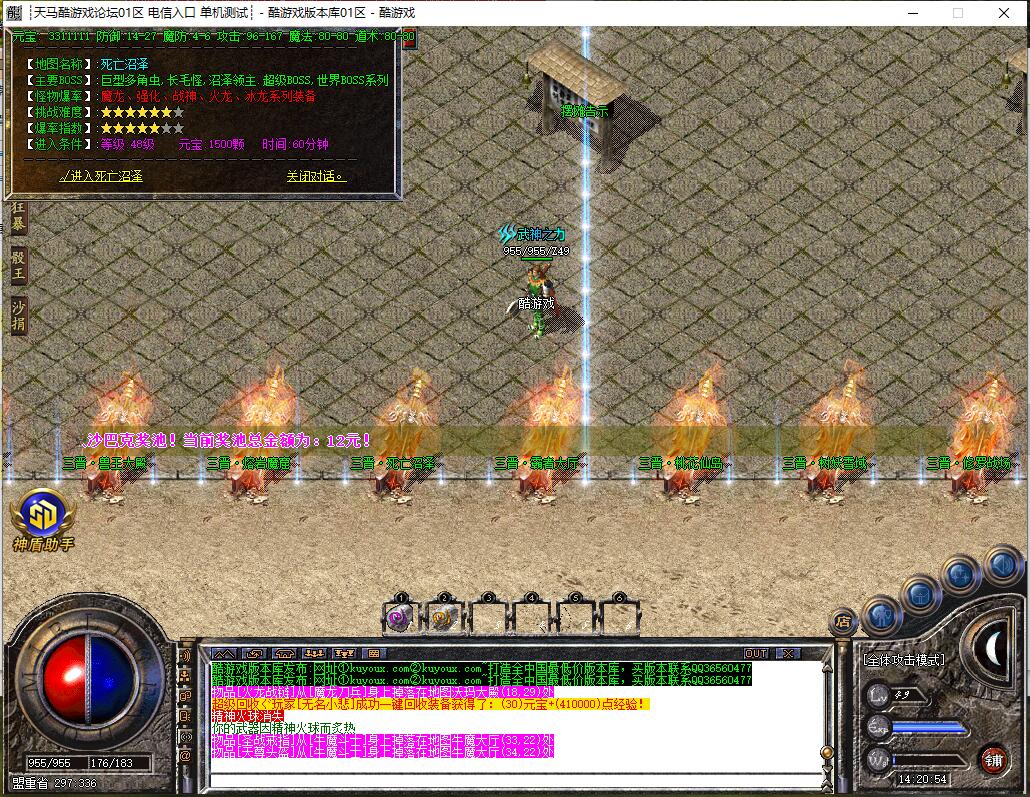Launch the 神盾助手 assistant icon
Viewport: 1030px width, 797px height.
[42, 514]
